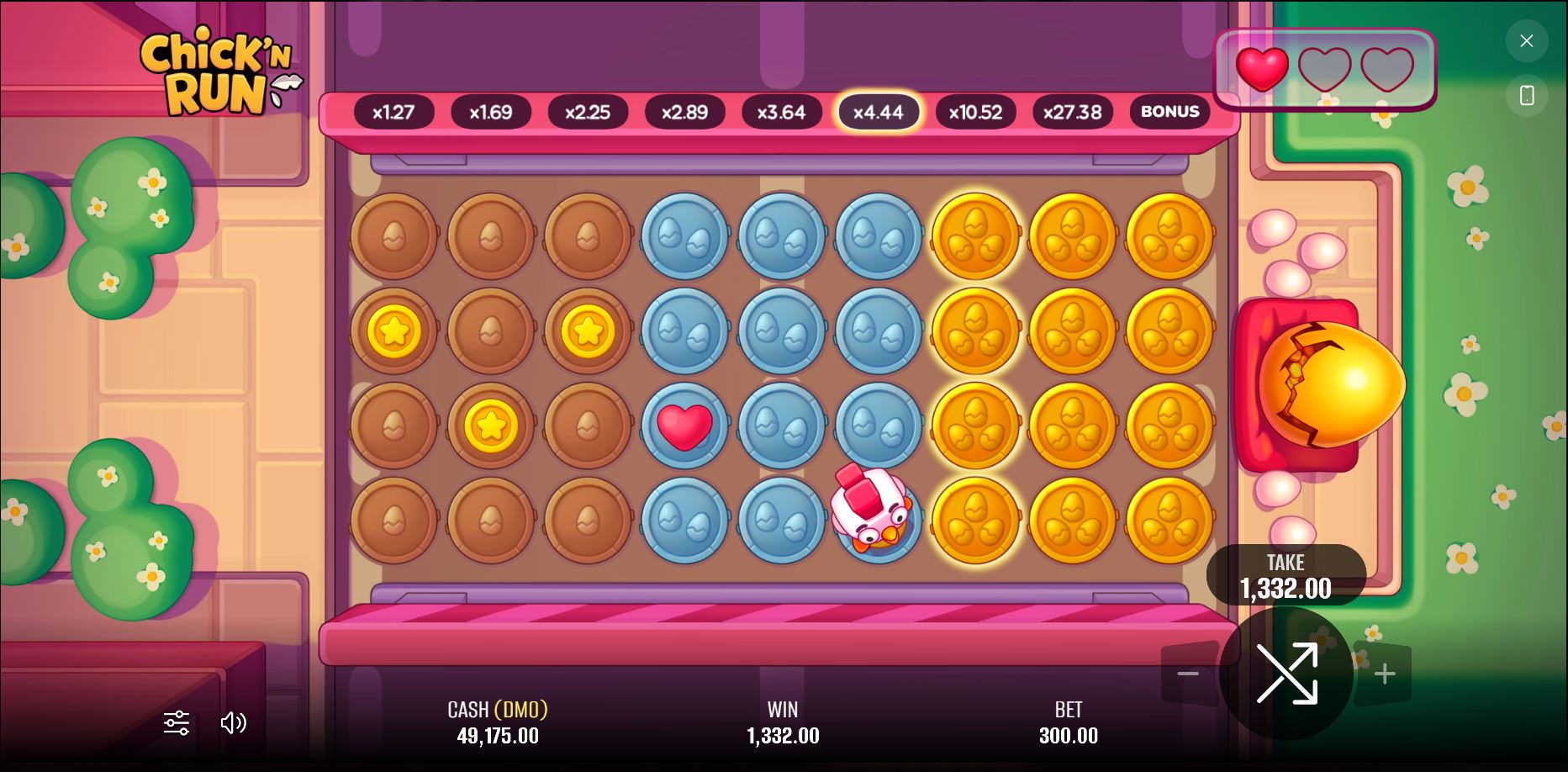The image size is (1568, 772).
Task: Close the game with the X button
Action: point(1528,40)
